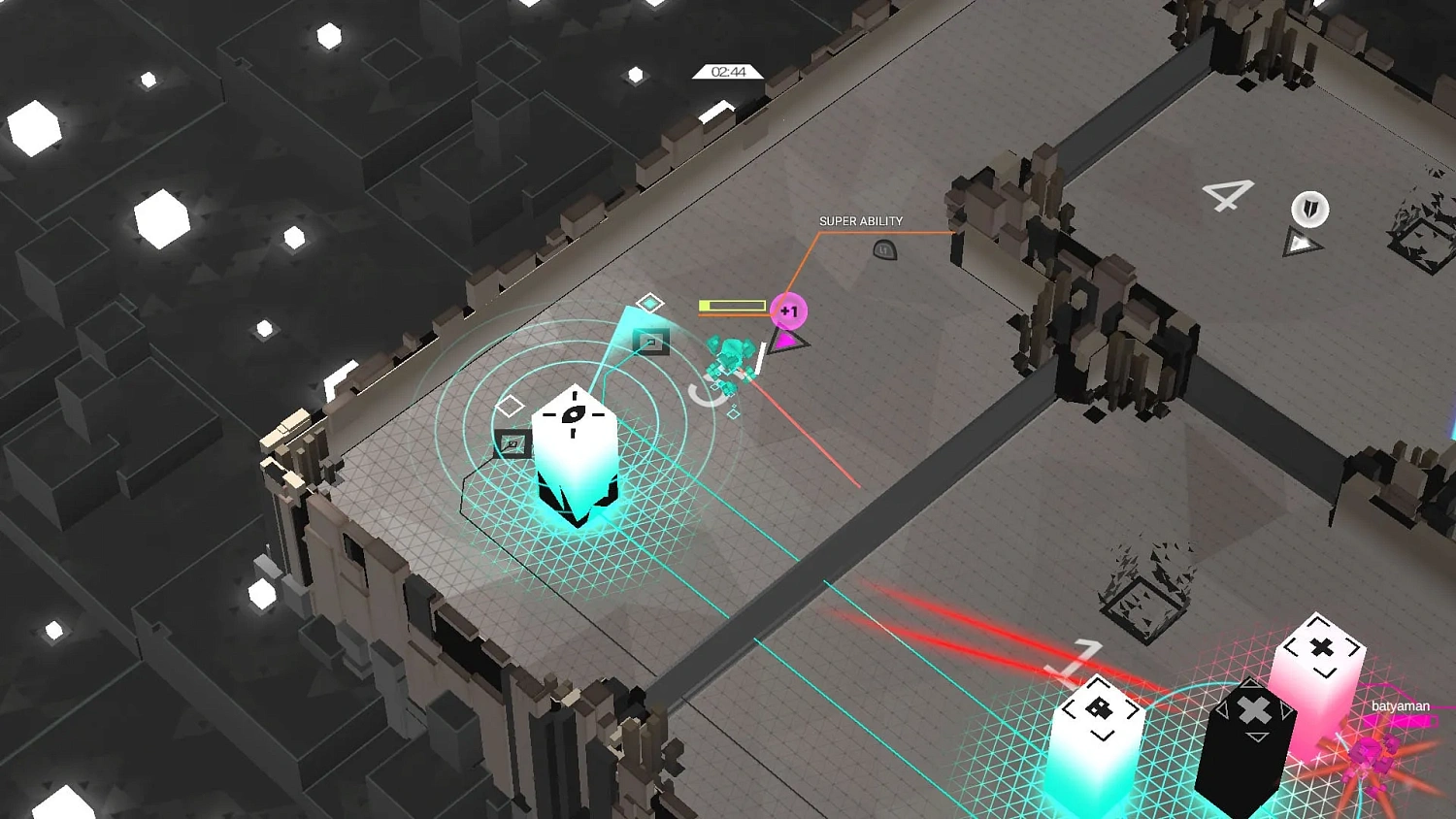Click the circular shield badge near the arrow

(x=1309, y=210)
